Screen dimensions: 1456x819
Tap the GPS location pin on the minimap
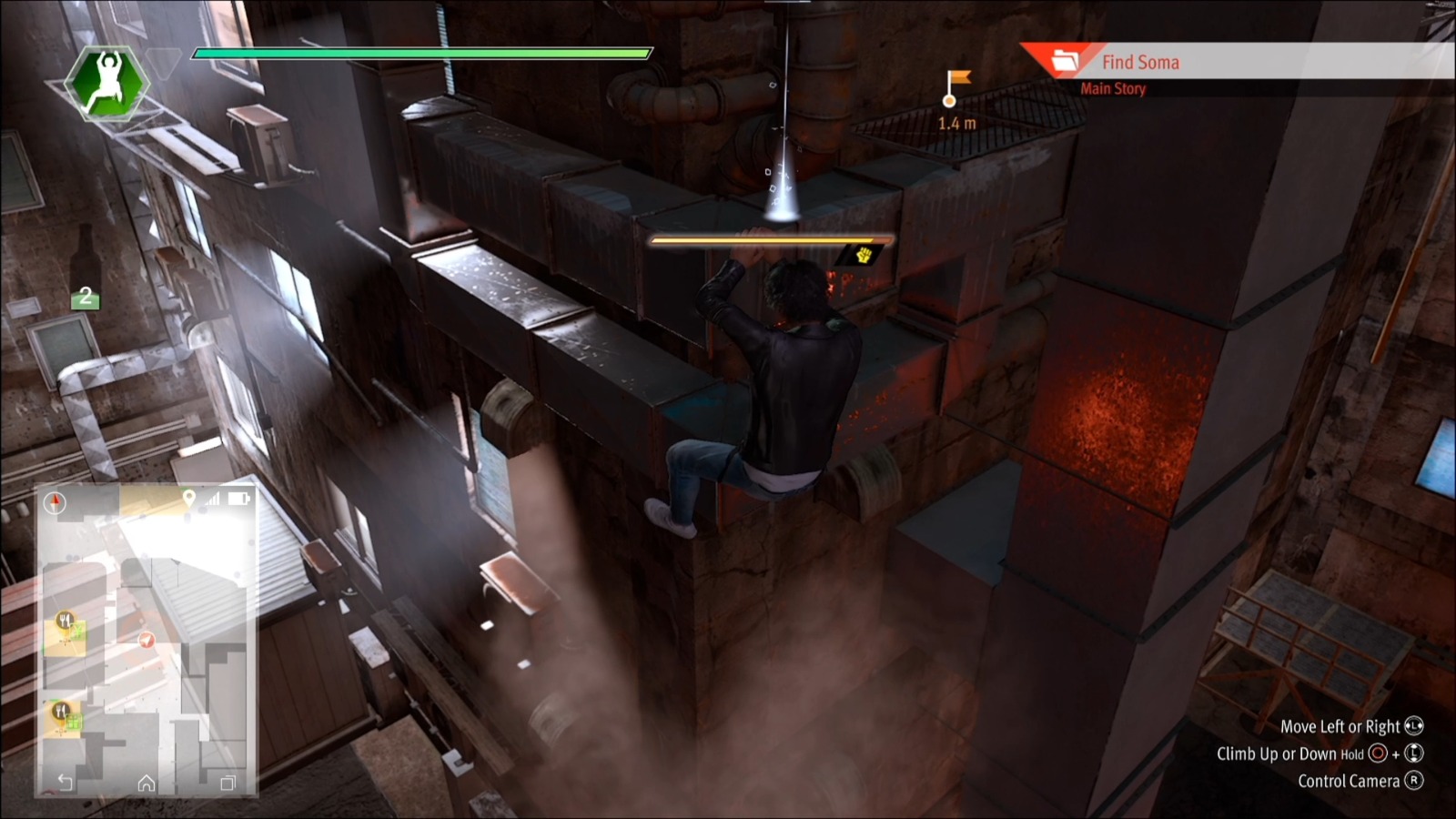click(x=189, y=498)
